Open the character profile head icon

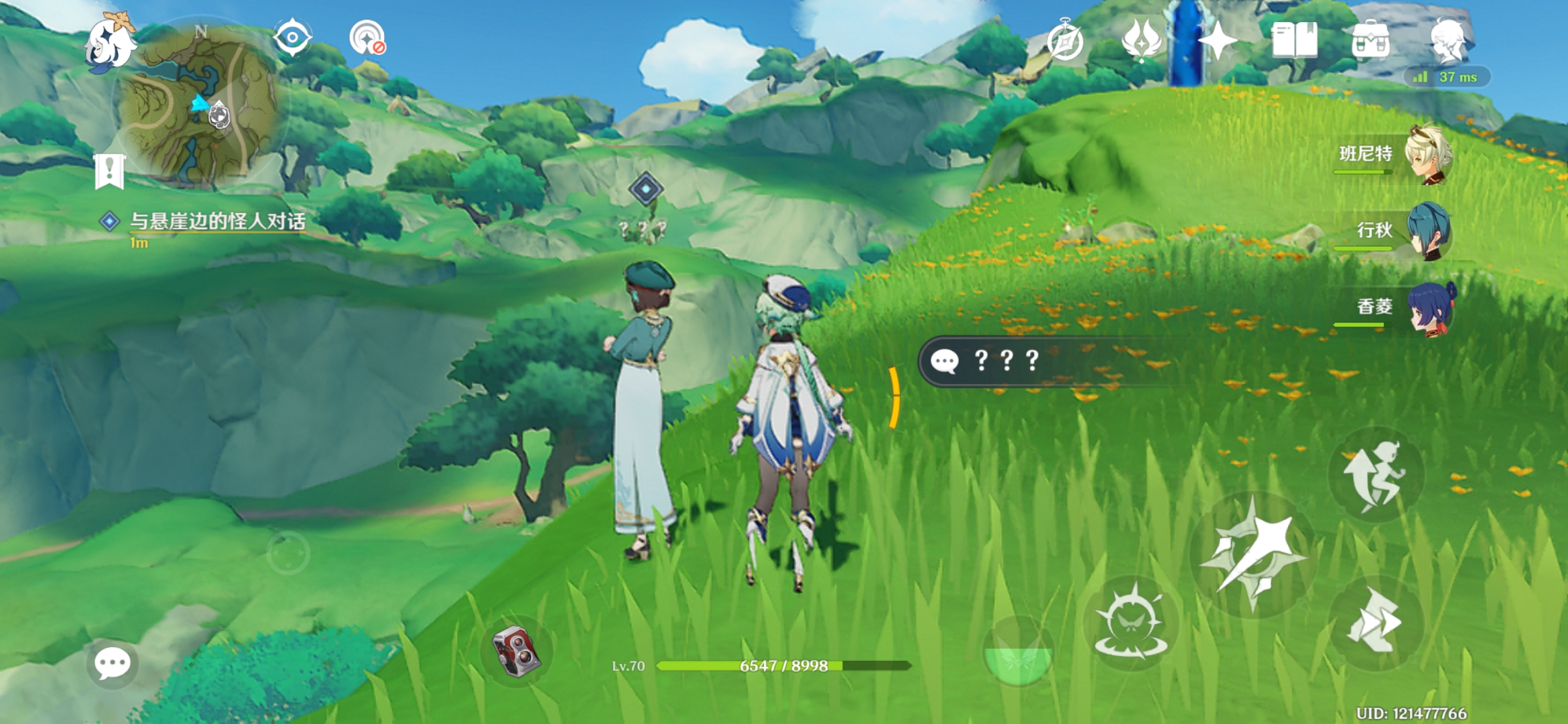[1447, 40]
